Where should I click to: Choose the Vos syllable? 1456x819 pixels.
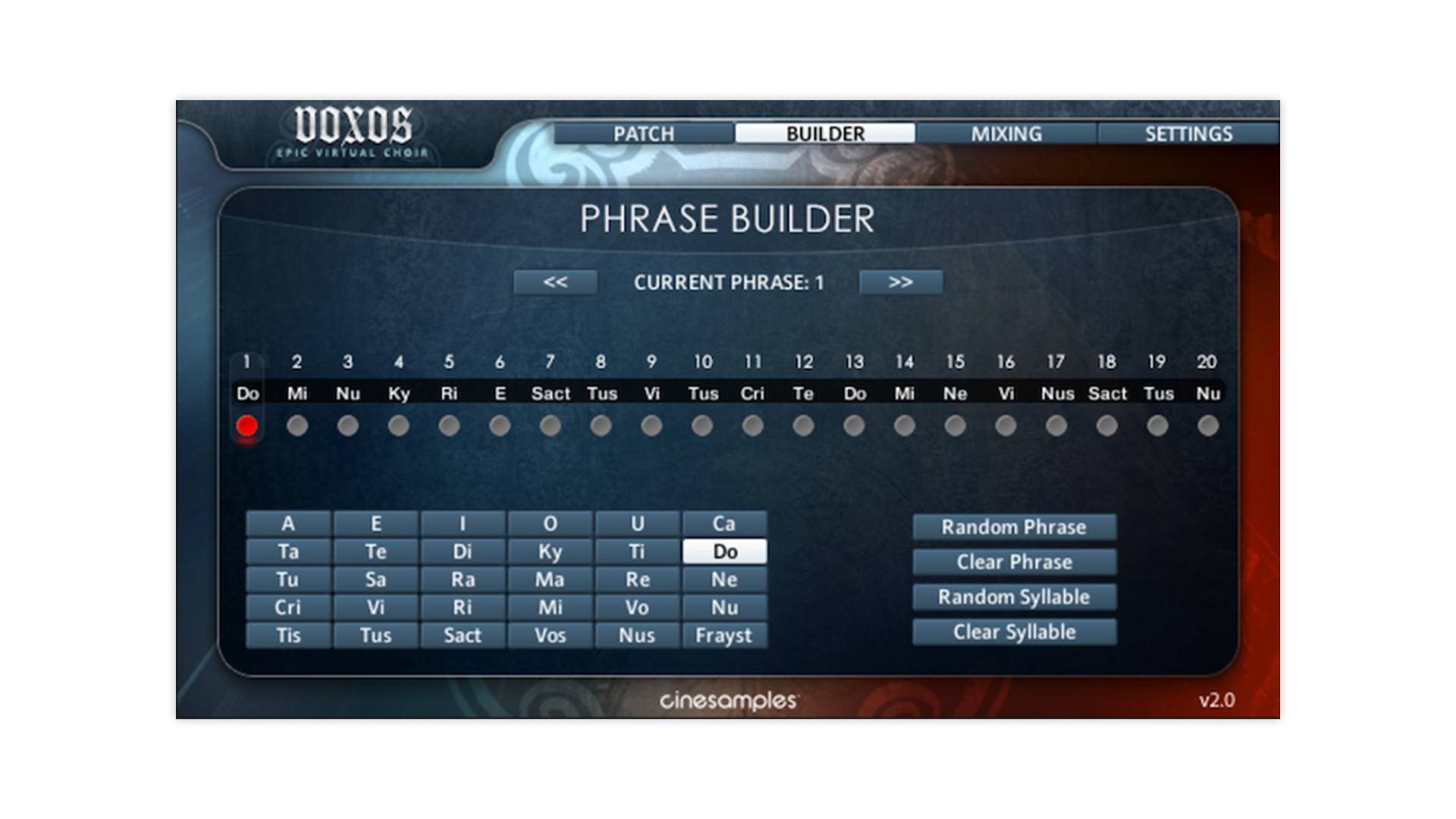click(x=550, y=635)
